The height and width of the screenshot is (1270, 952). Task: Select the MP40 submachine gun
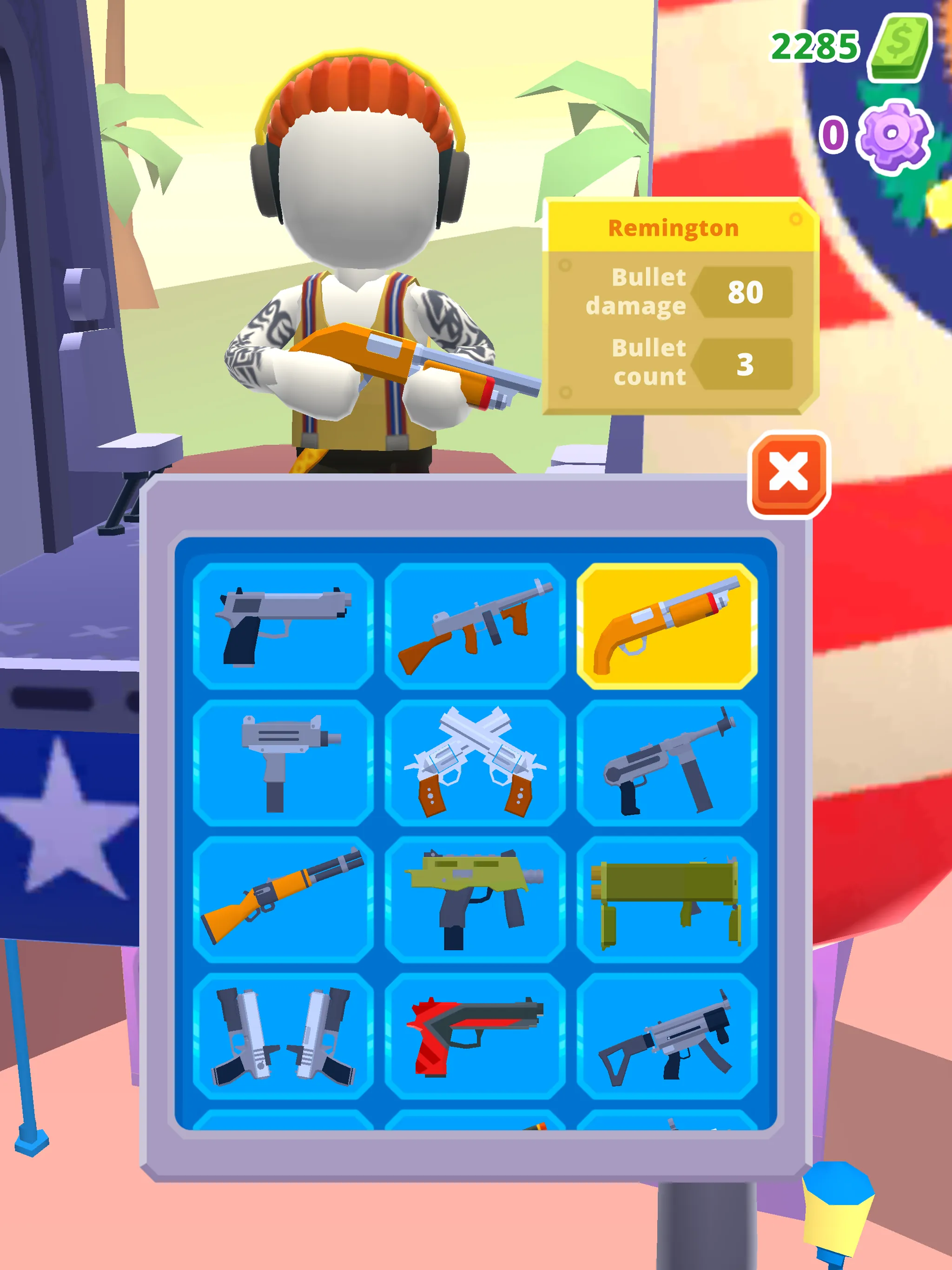[668, 764]
